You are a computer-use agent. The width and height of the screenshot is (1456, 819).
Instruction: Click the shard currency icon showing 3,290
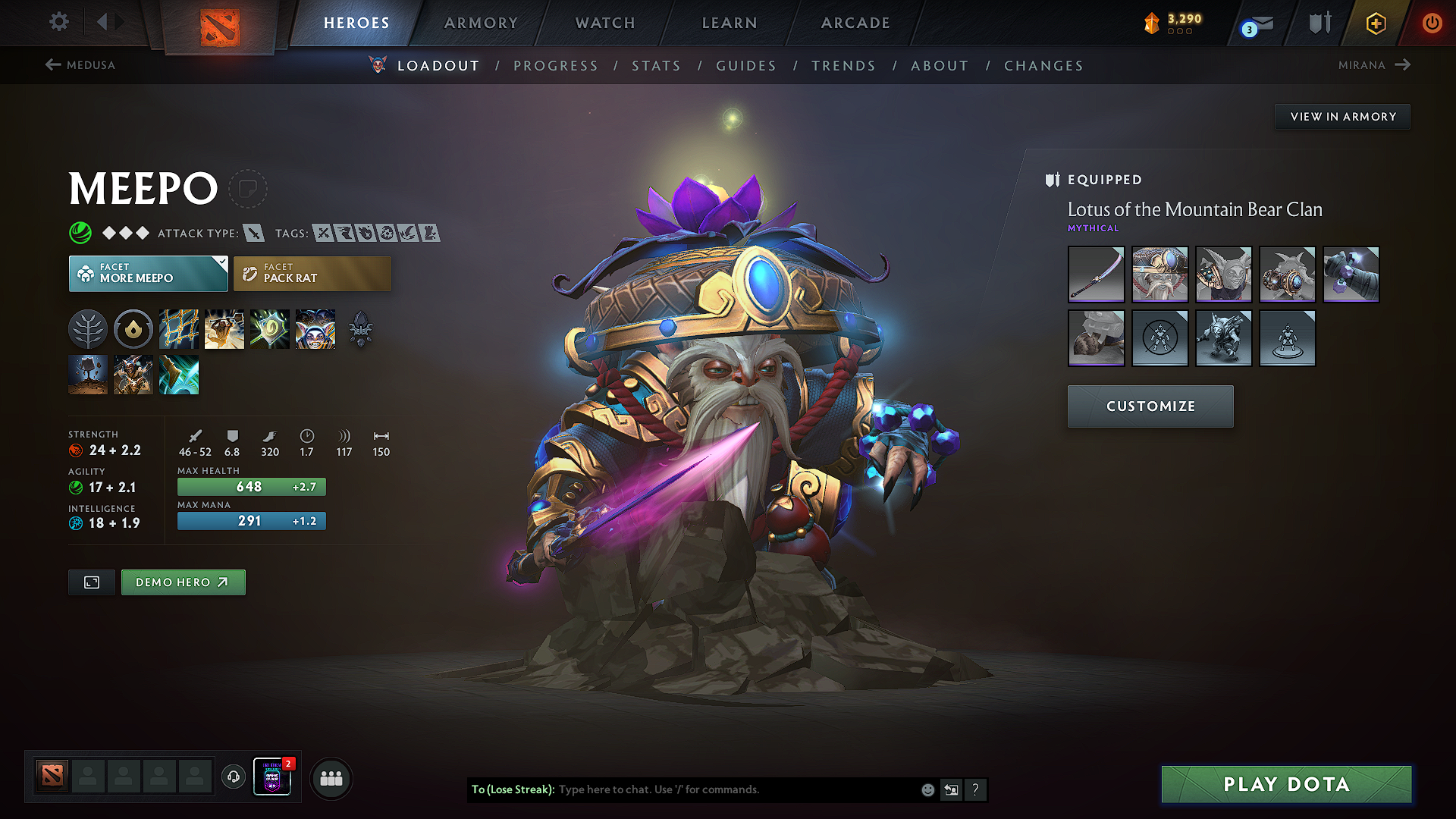[1153, 22]
